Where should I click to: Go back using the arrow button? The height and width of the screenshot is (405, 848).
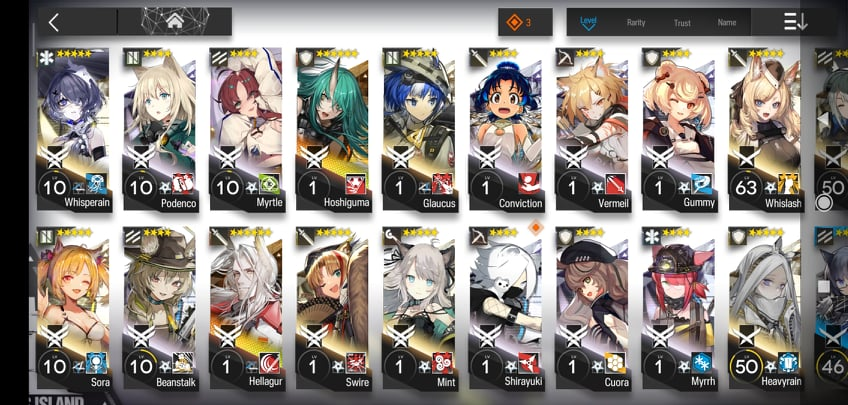point(53,22)
